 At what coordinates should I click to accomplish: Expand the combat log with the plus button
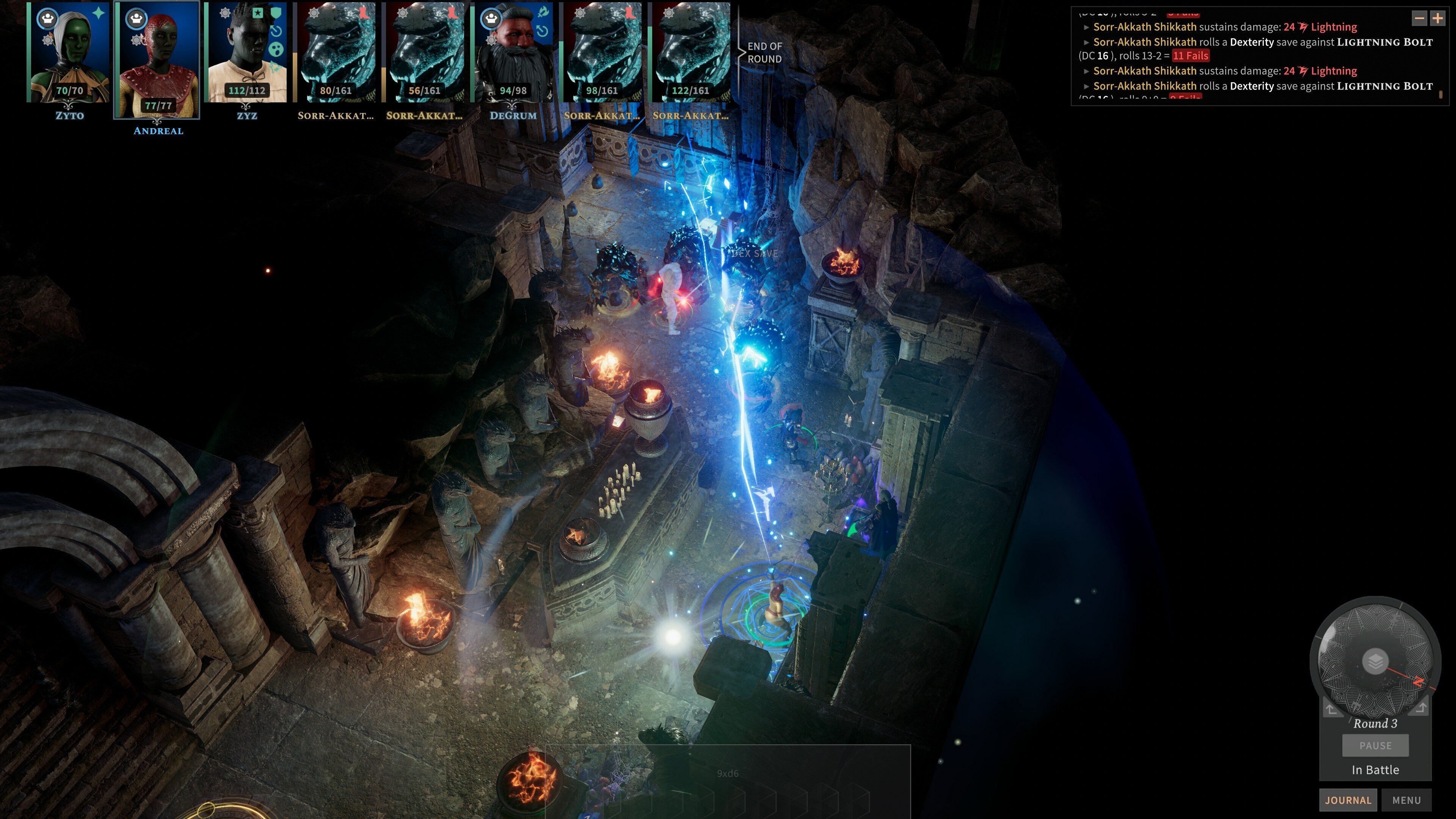[x=1437, y=19]
